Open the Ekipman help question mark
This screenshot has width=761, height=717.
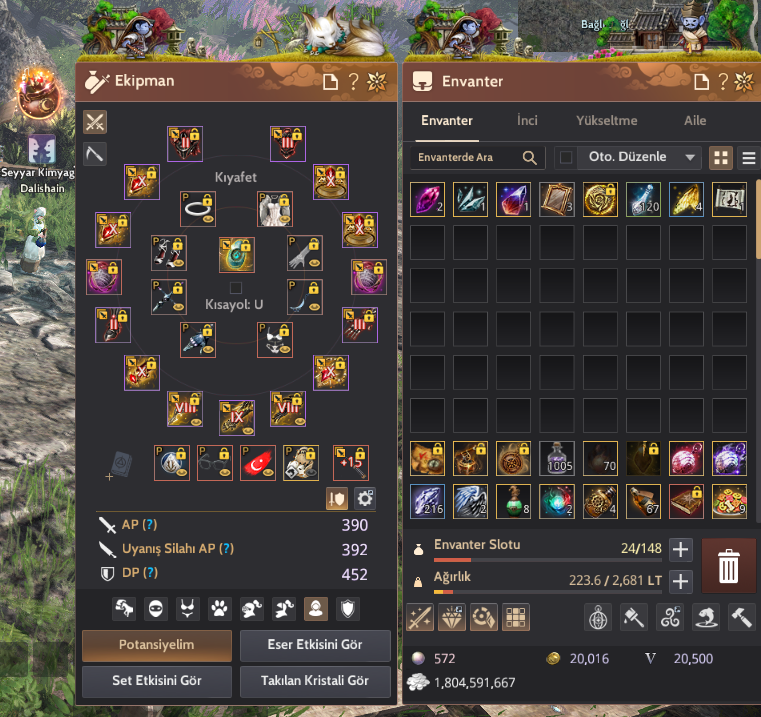pos(353,82)
